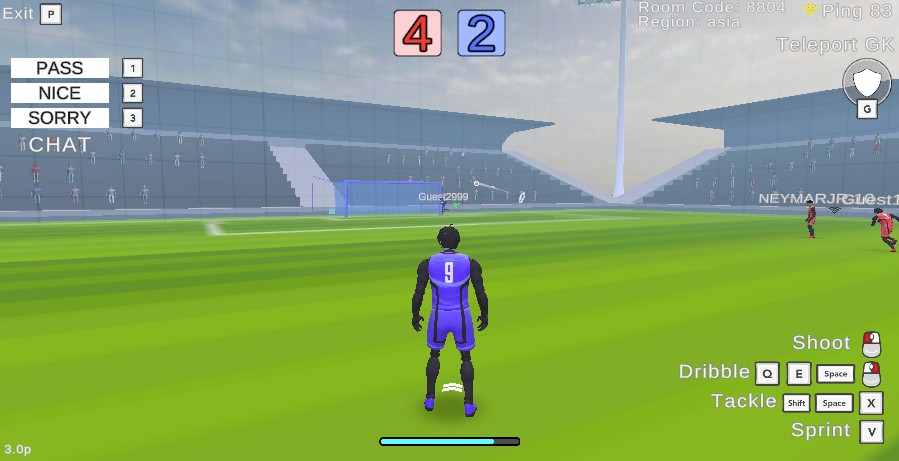Activate the Teleport GK shield icon
Image resolution: width=899 pixels, height=461 pixels.
coord(866,81)
